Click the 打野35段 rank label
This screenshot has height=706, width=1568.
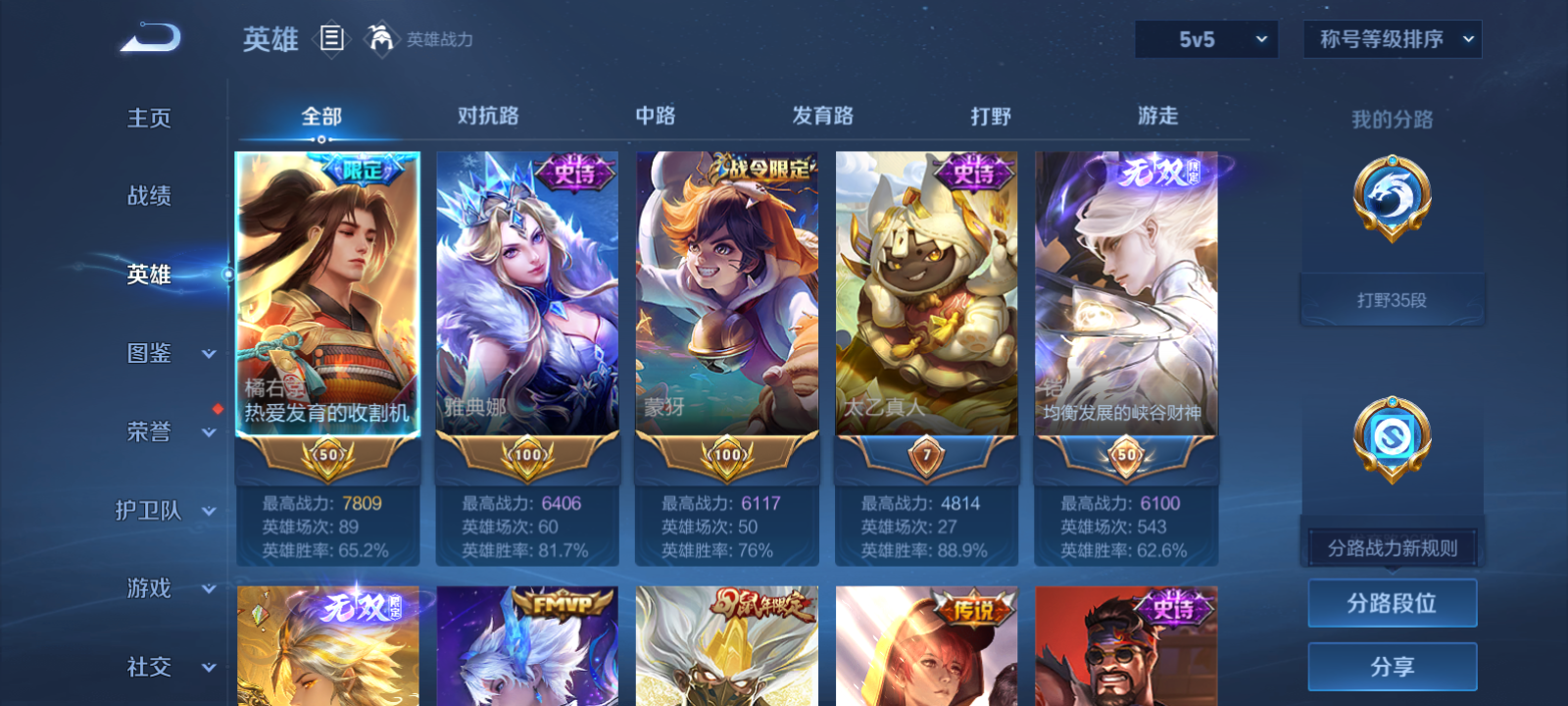pyautogui.click(x=1393, y=298)
